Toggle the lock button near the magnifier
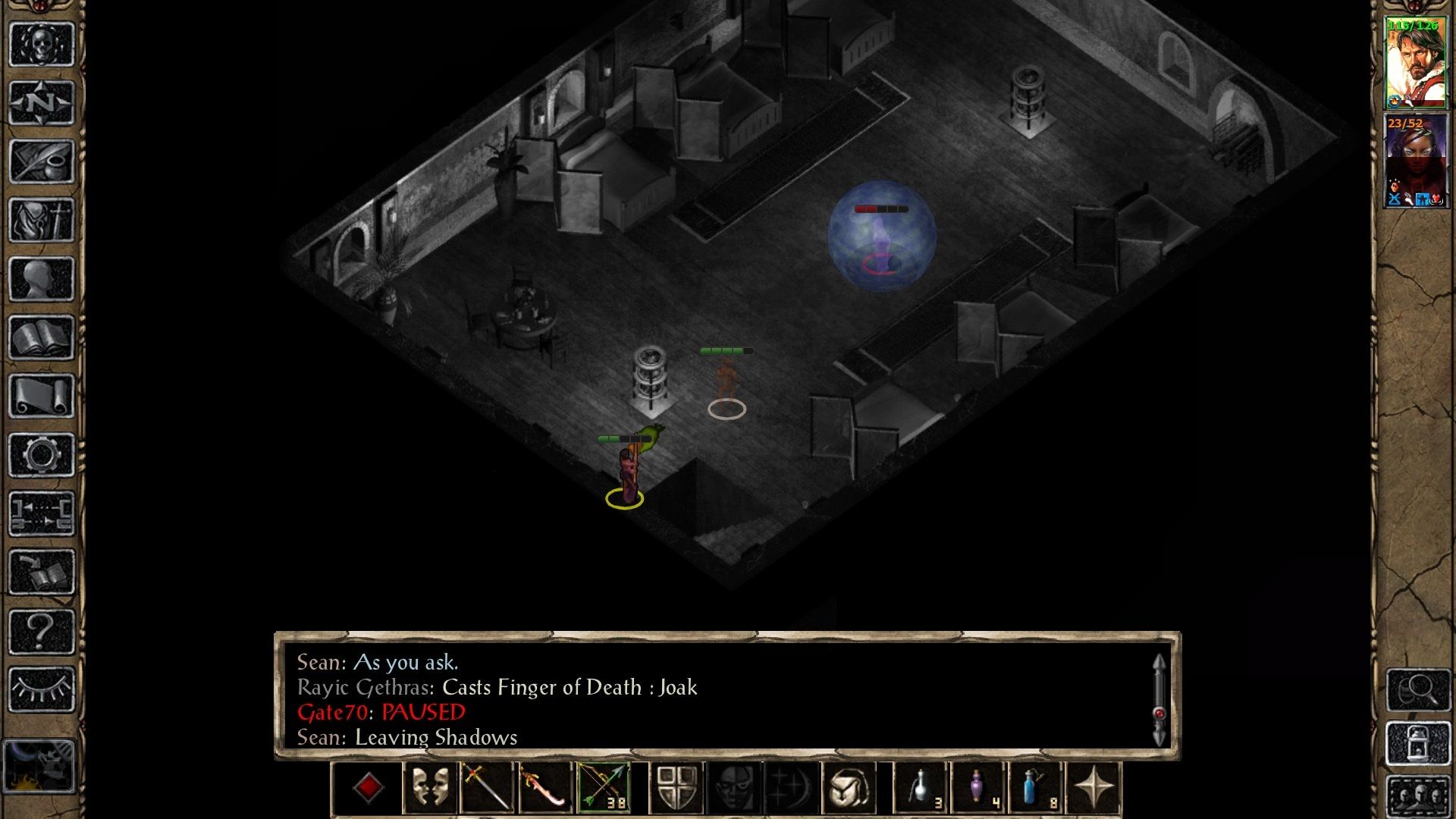This screenshot has height=819, width=1456. (1419, 743)
